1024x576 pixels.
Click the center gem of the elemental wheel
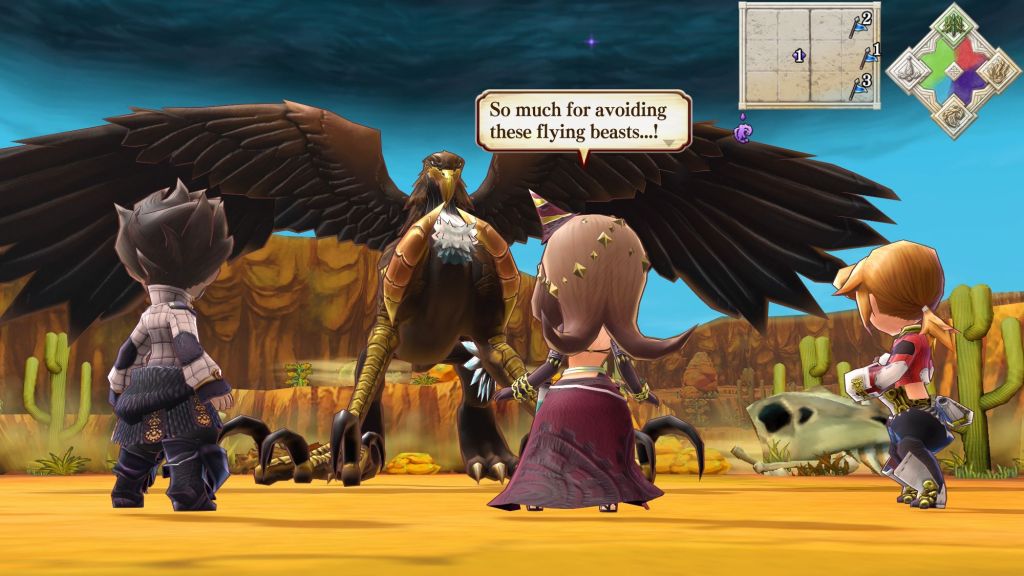click(953, 71)
